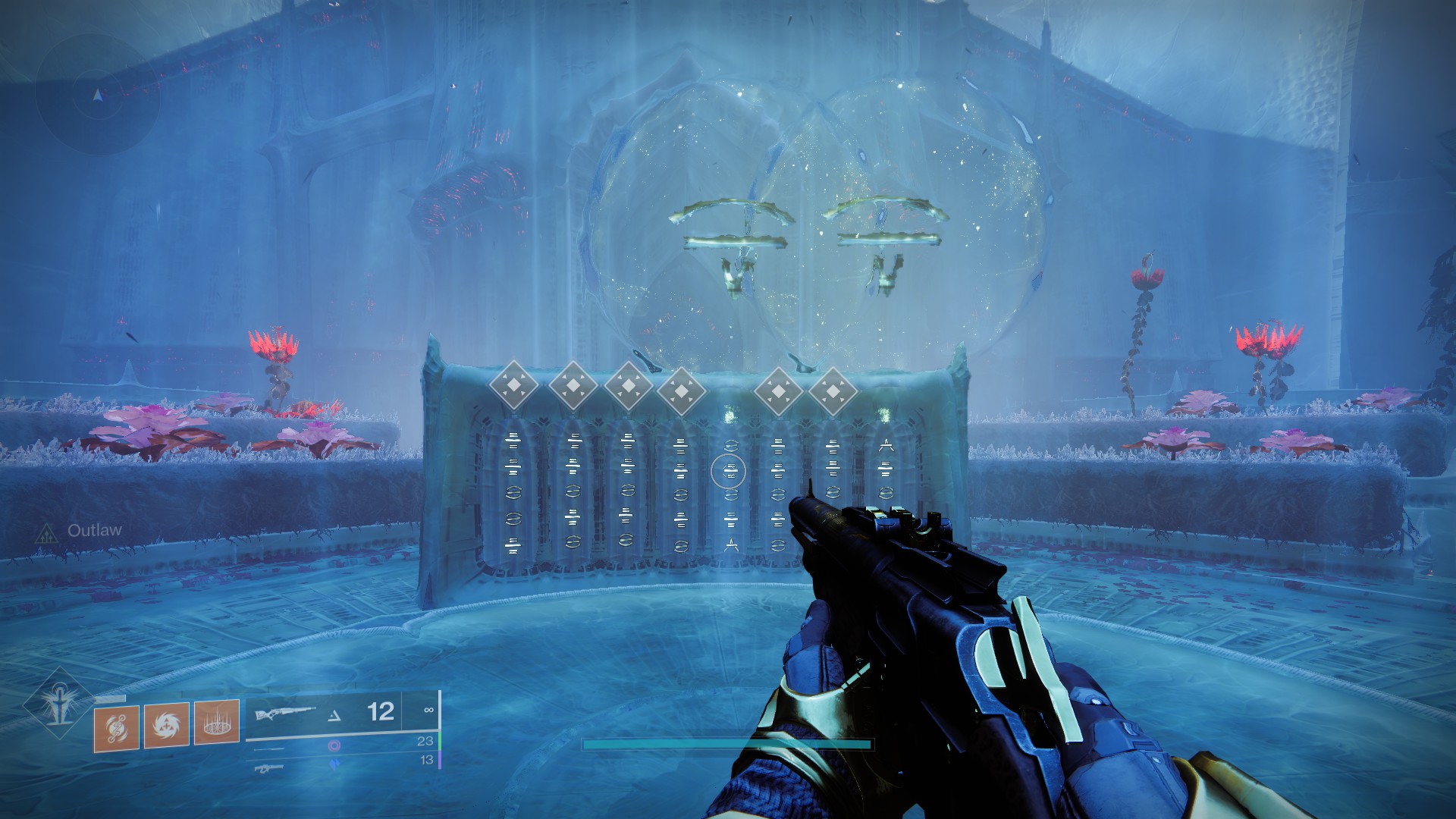This screenshot has height=819, width=1456.
Task: Click the equipped scout rifle icon
Action: click(287, 711)
